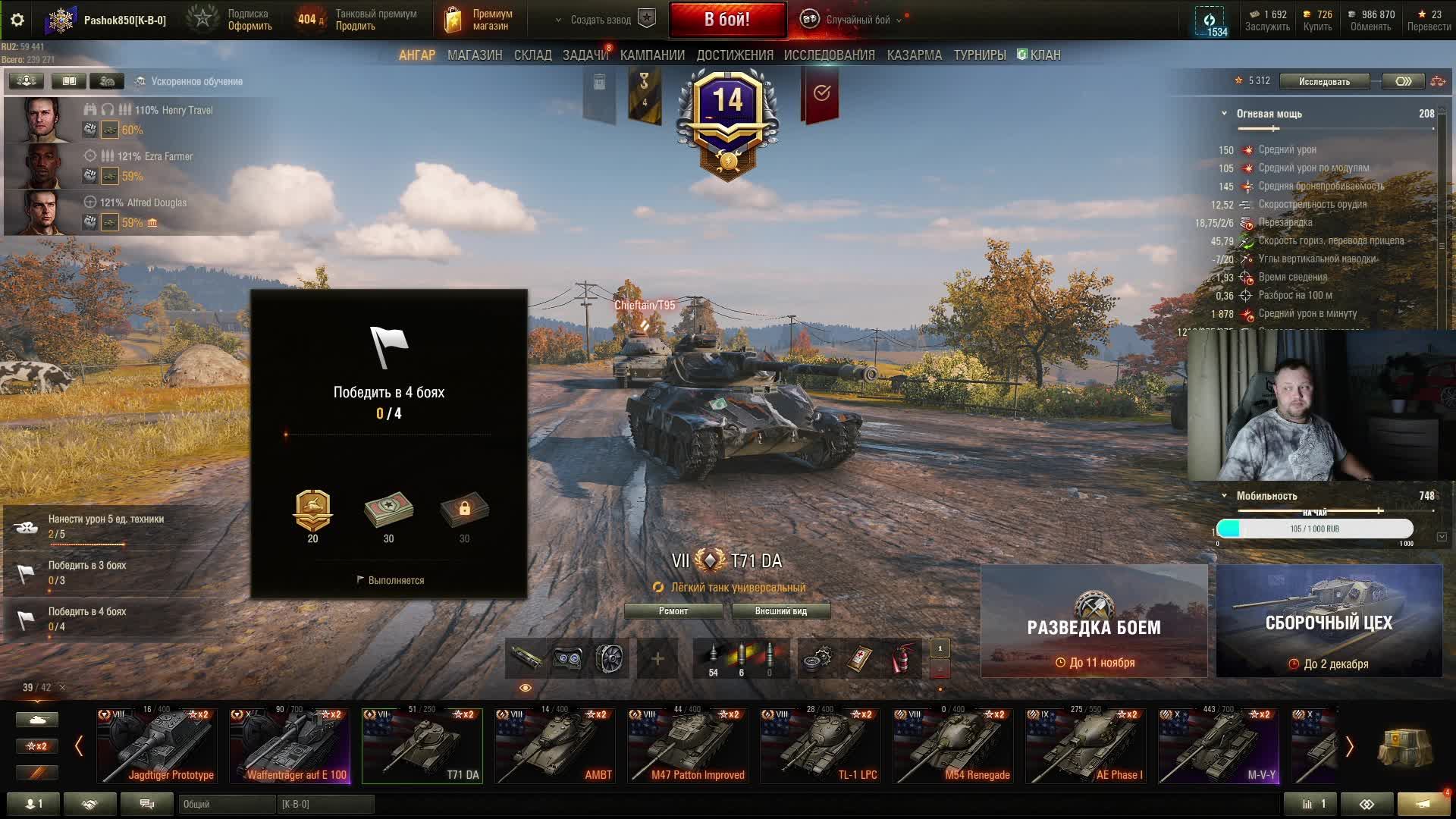Create a platoon via Создать взвод

pyautogui.click(x=601, y=20)
